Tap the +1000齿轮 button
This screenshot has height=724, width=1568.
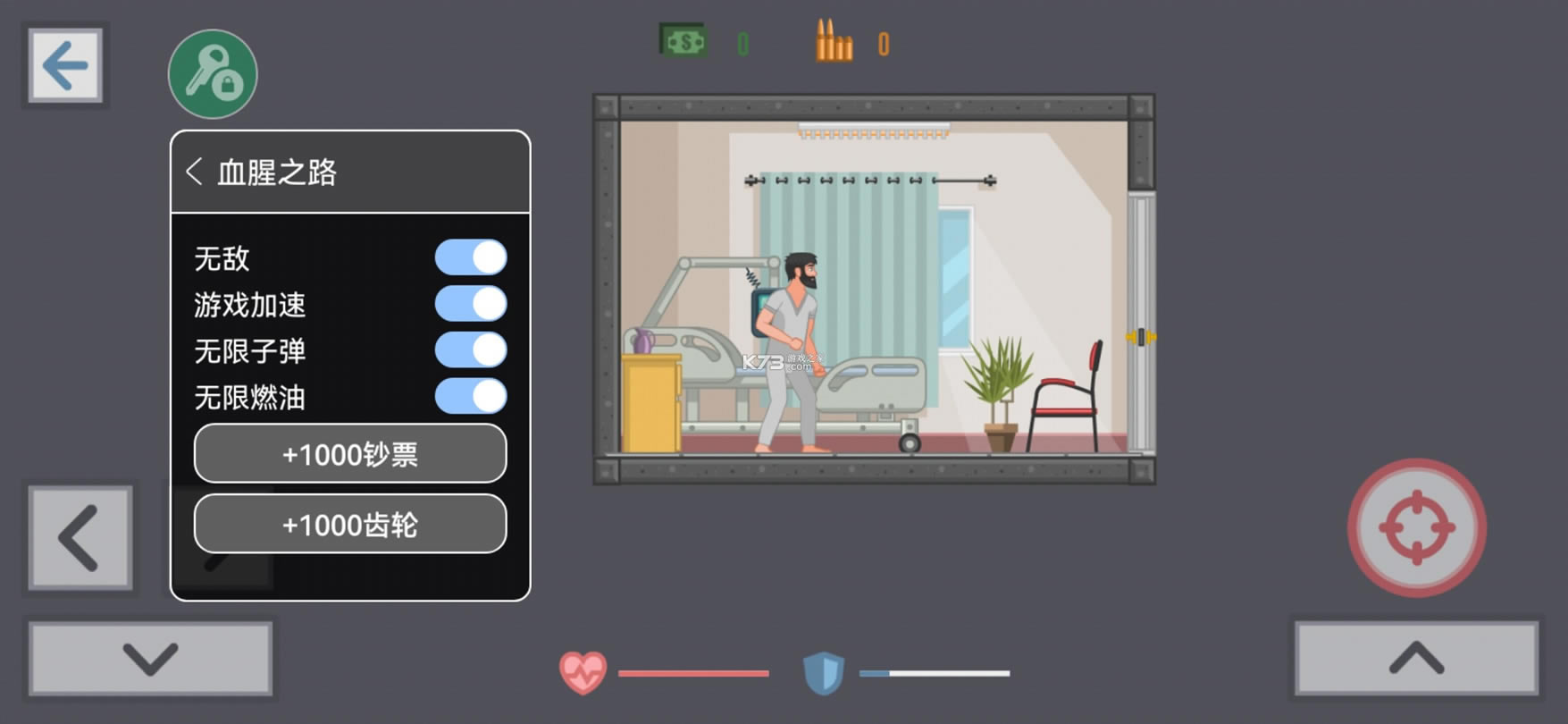350,525
